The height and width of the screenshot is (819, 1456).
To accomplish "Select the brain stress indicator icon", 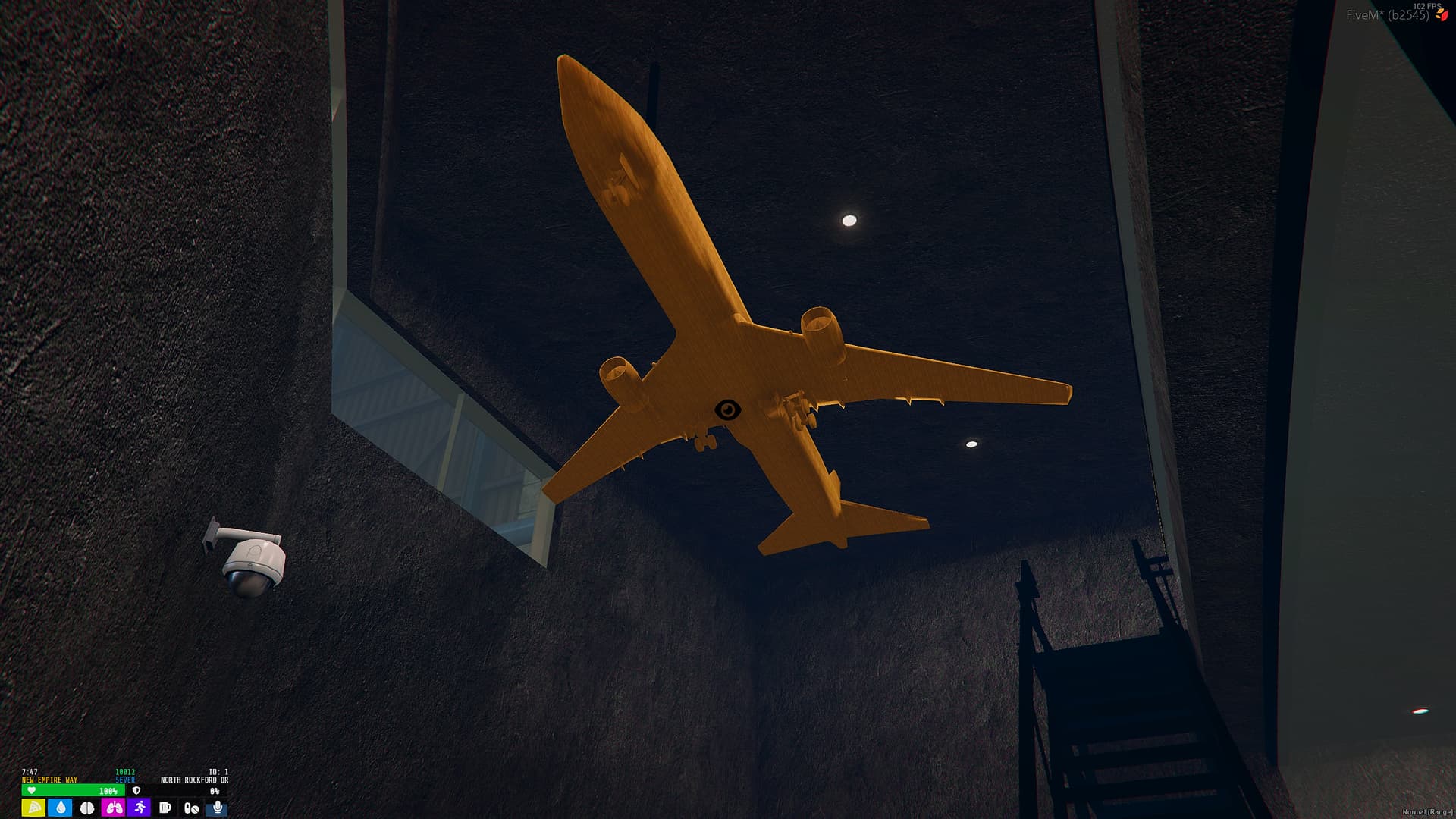I will (x=86, y=808).
